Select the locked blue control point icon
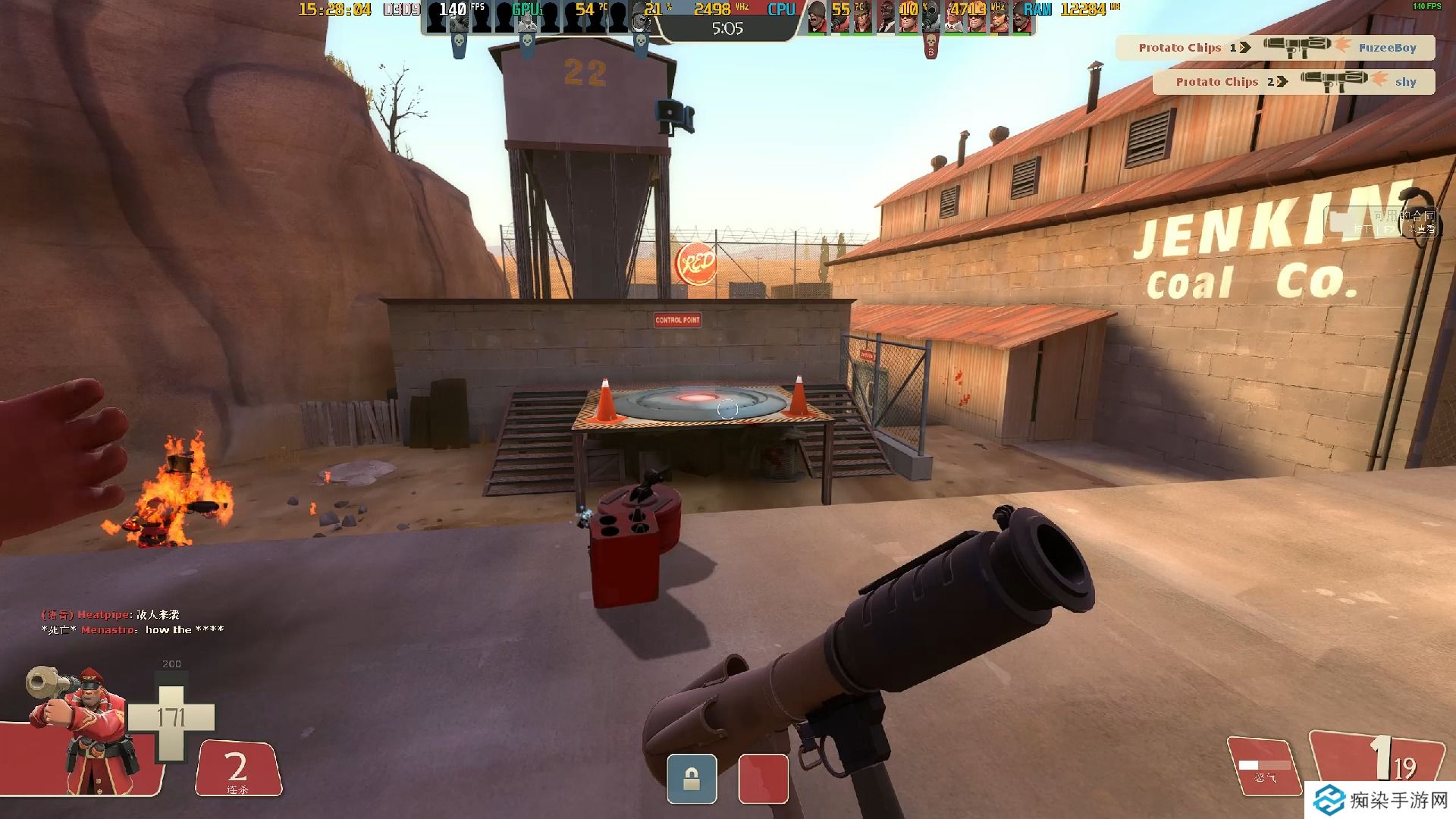The height and width of the screenshot is (819, 1456). [x=692, y=779]
